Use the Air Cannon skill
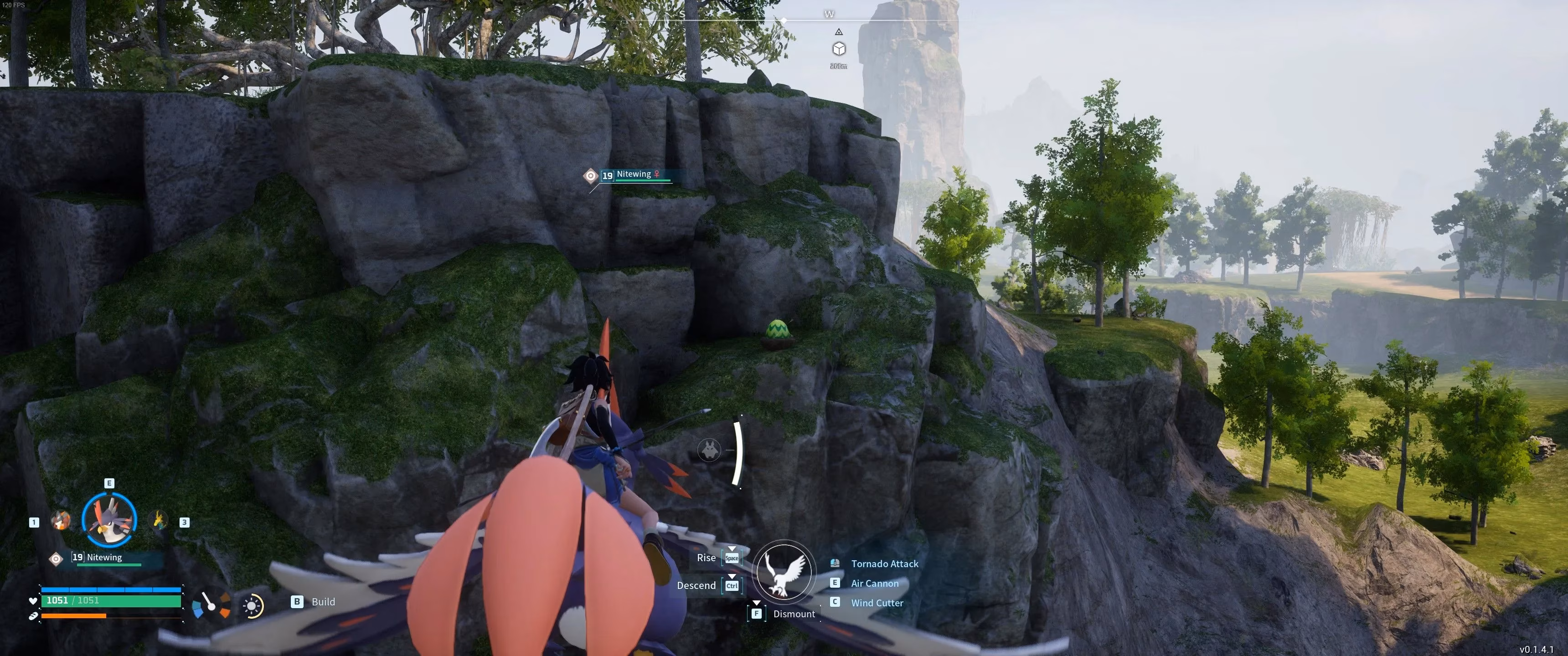Screen dimensions: 1568x656 (x=874, y=584)
